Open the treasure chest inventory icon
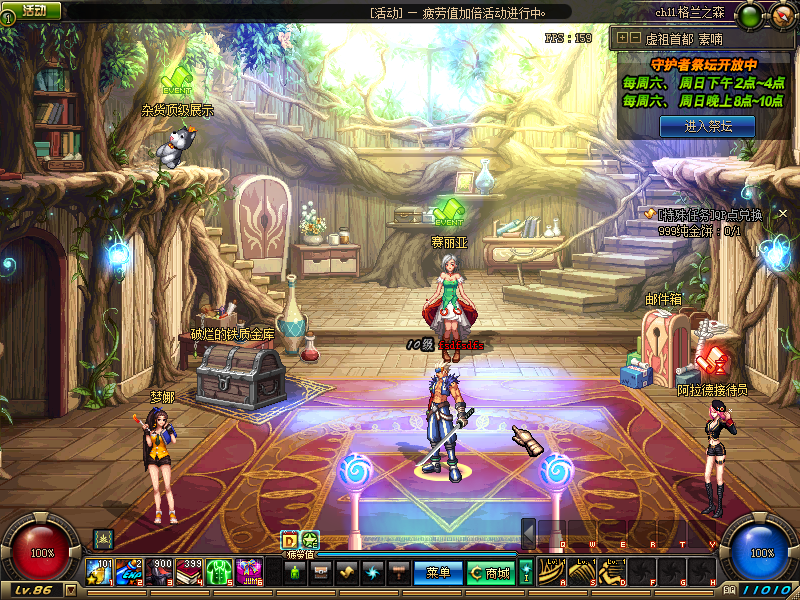 click(x=321, y=573)
